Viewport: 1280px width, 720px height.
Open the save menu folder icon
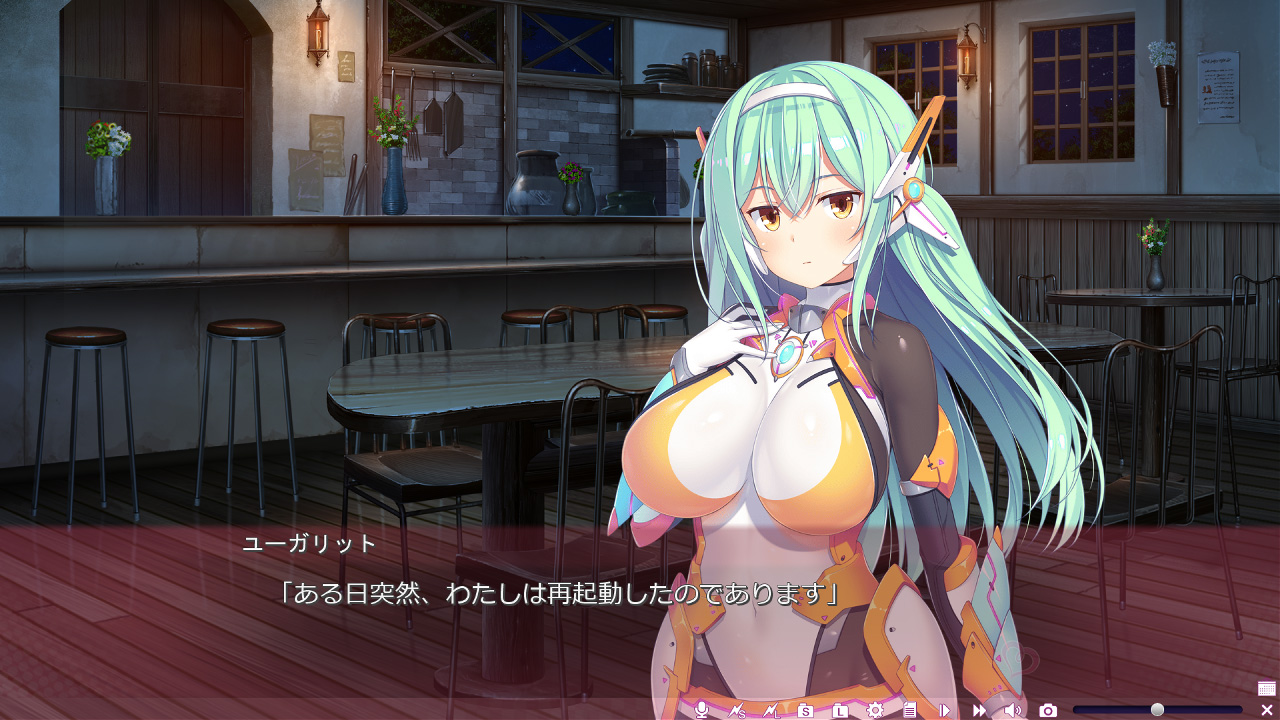pyautogui.click(x=805, y=710)
